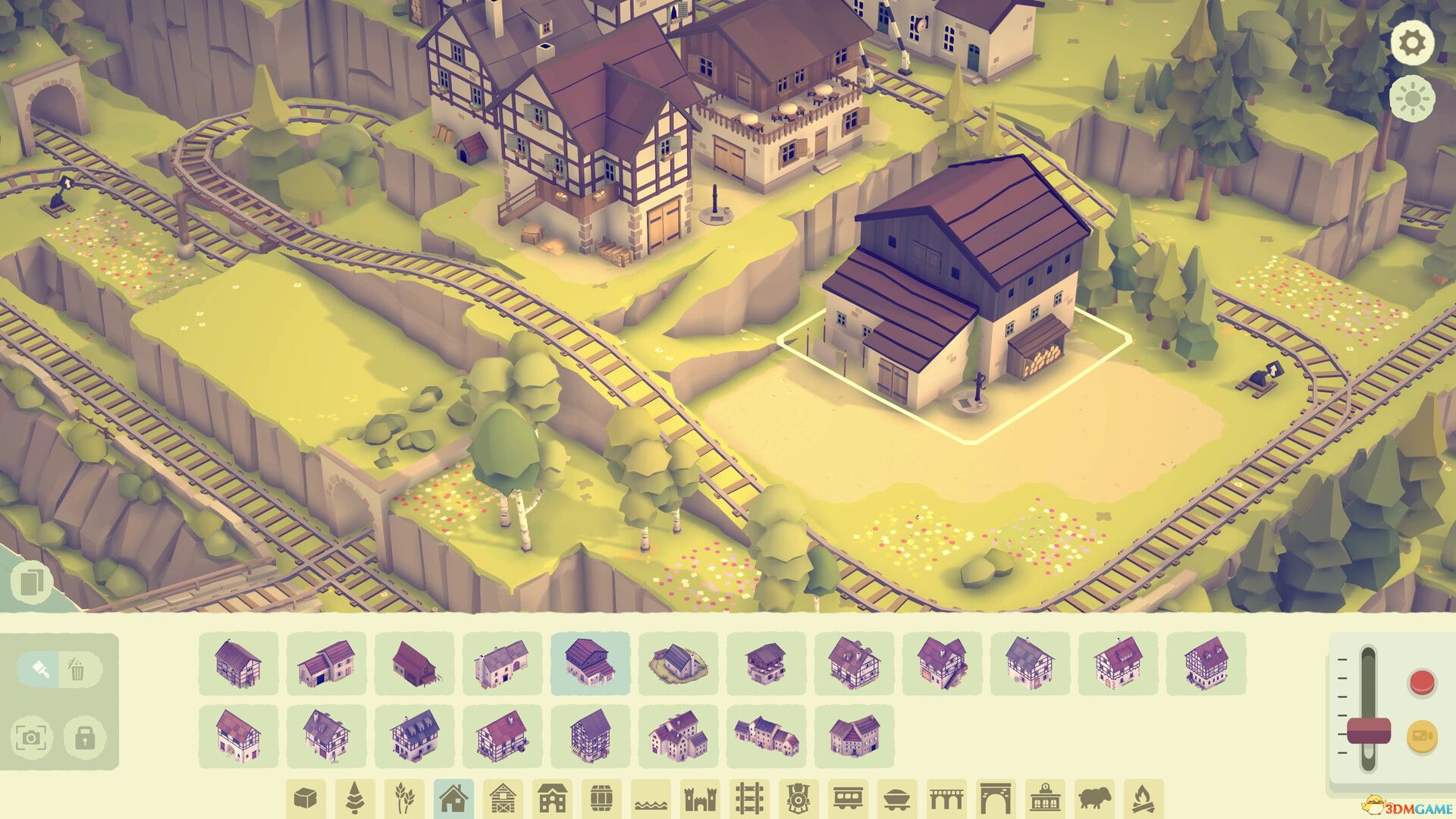Click the duplicate pages icon at left
The height and width of the screenshot is (819, 1456).
pyautogui.click(x=32, y=581)
